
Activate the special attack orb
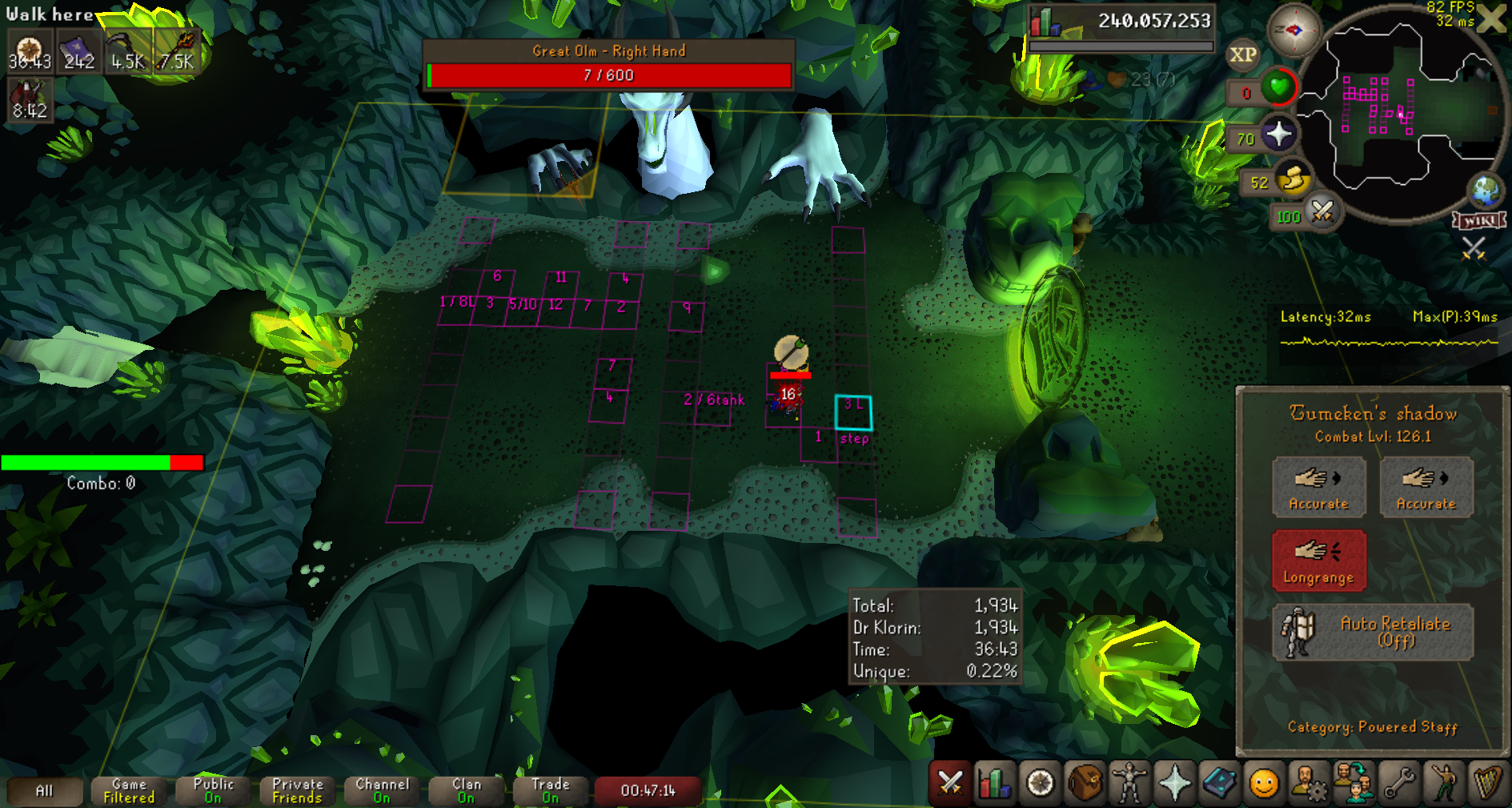1321,212
